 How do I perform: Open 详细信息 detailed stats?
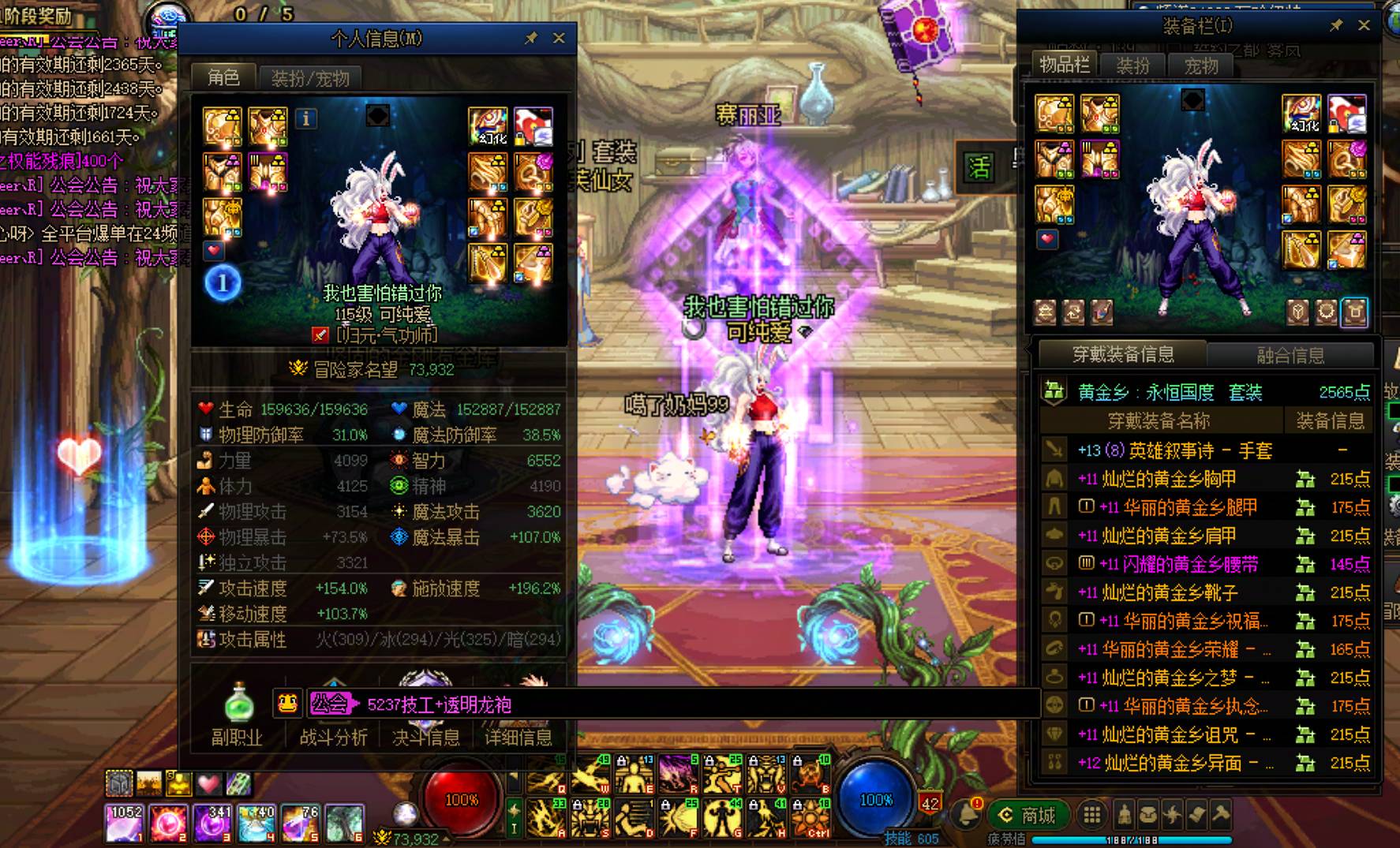(x=518, y=736)
